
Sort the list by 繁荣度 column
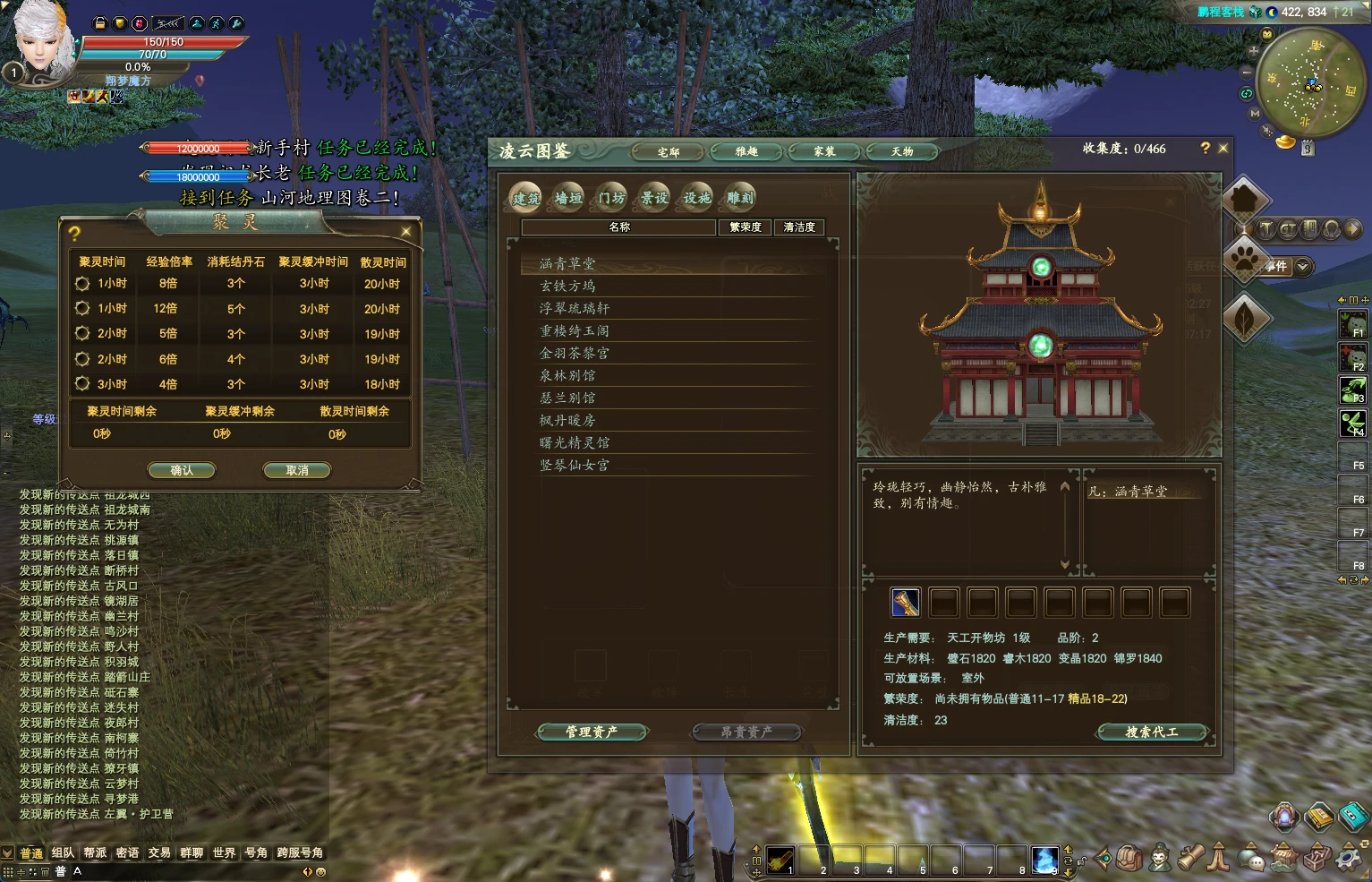[x=746, y=227]
